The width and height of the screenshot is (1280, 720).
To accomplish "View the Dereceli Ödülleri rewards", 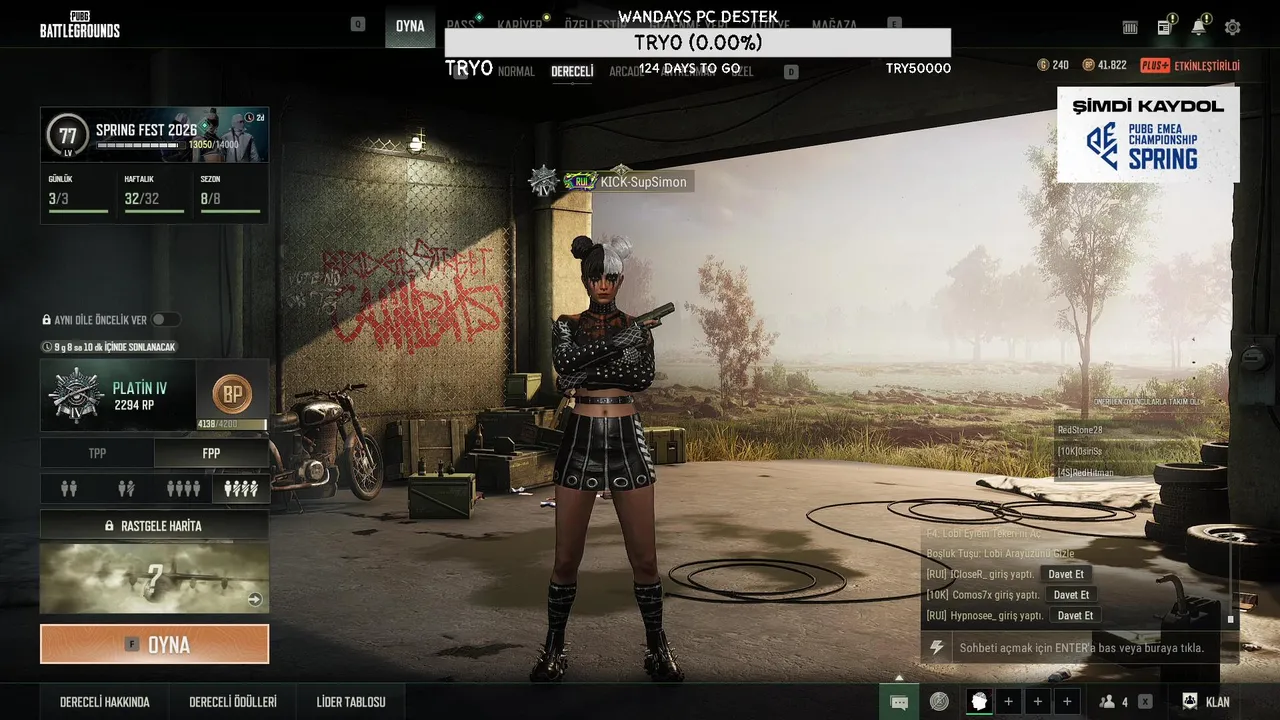I will point(233,702).
